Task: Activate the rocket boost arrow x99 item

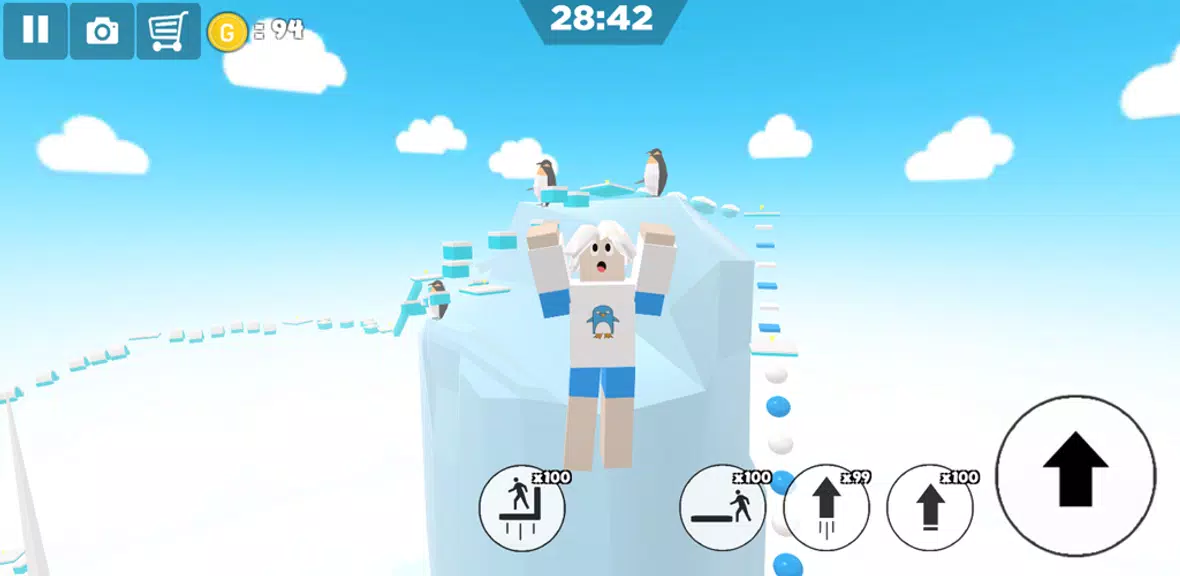Action: pos(826,507)
